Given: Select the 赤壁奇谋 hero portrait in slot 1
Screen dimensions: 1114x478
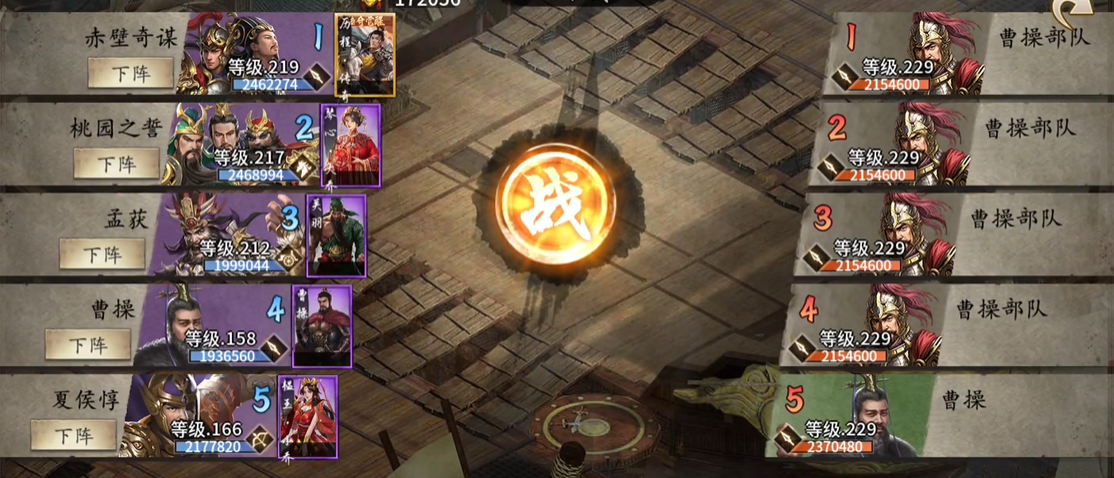Looking at the screenshot, I should (x=232, y=52).
